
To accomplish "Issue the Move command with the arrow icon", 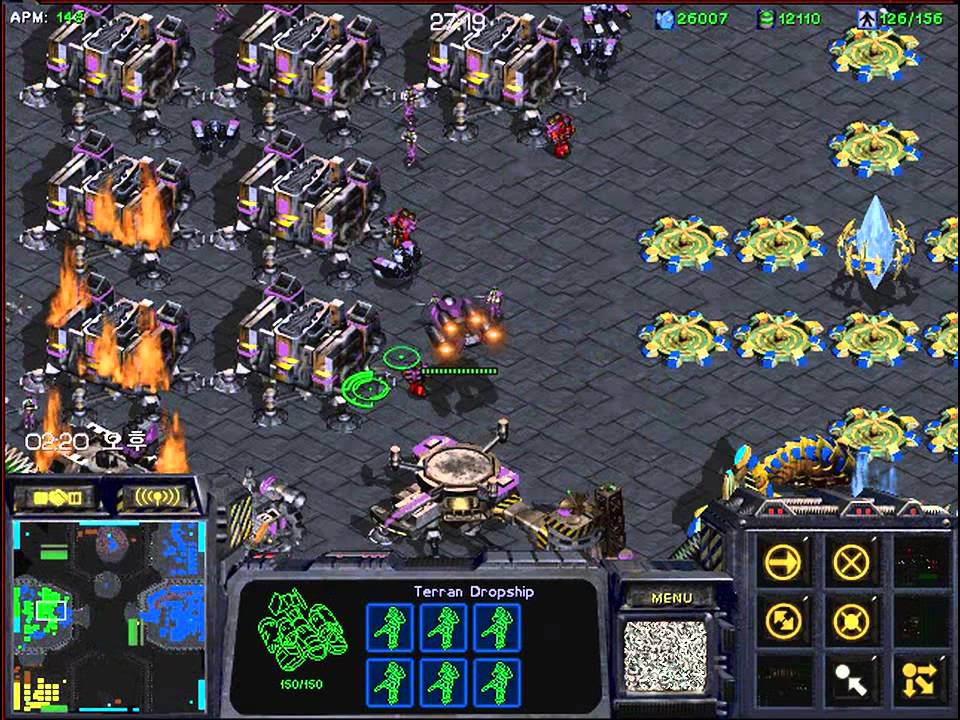I will coord(783,562).
